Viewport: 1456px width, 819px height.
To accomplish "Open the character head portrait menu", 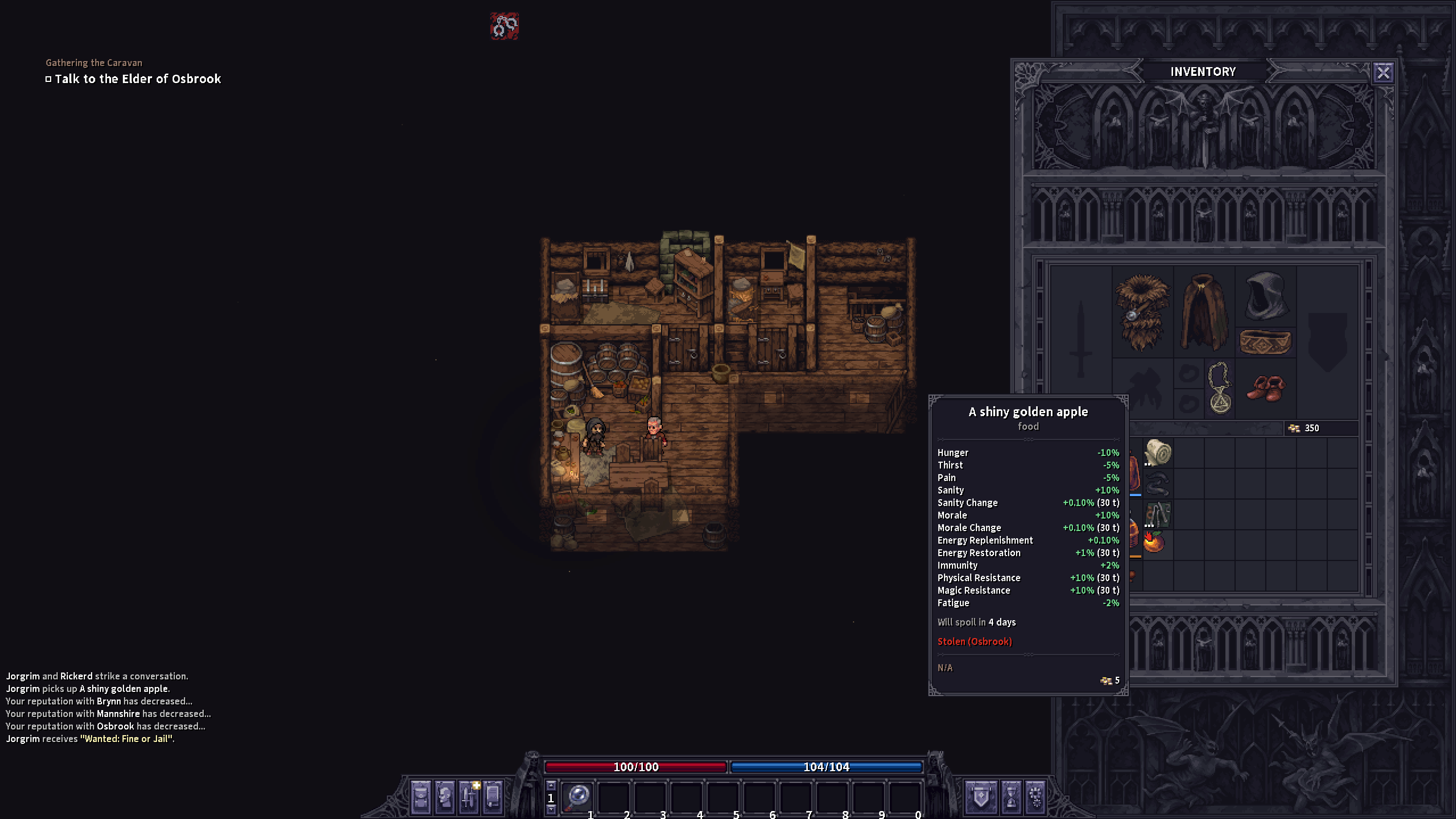I will (x=445, y=796).
